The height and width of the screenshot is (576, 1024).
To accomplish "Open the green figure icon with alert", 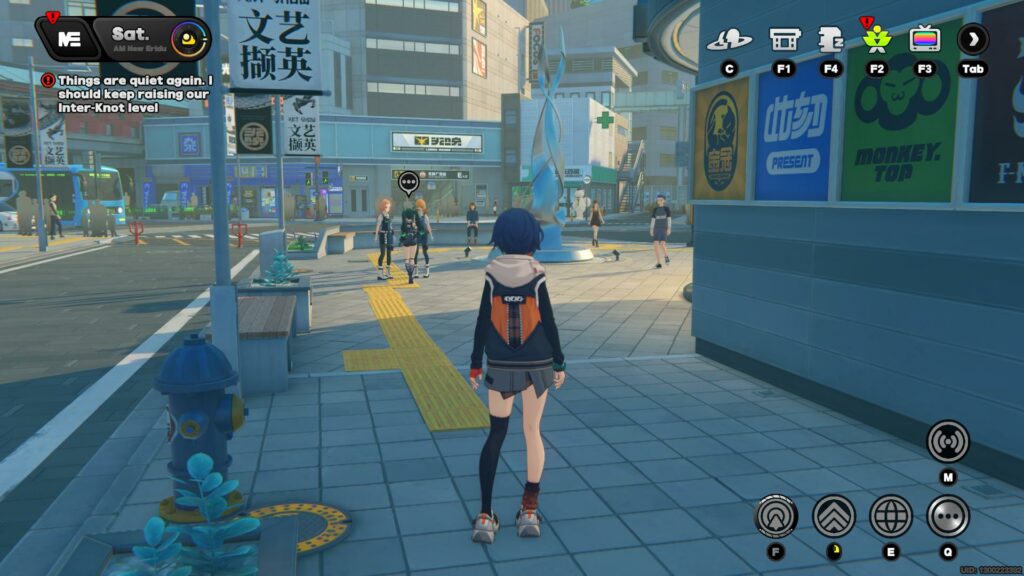I will coord(877,40).
